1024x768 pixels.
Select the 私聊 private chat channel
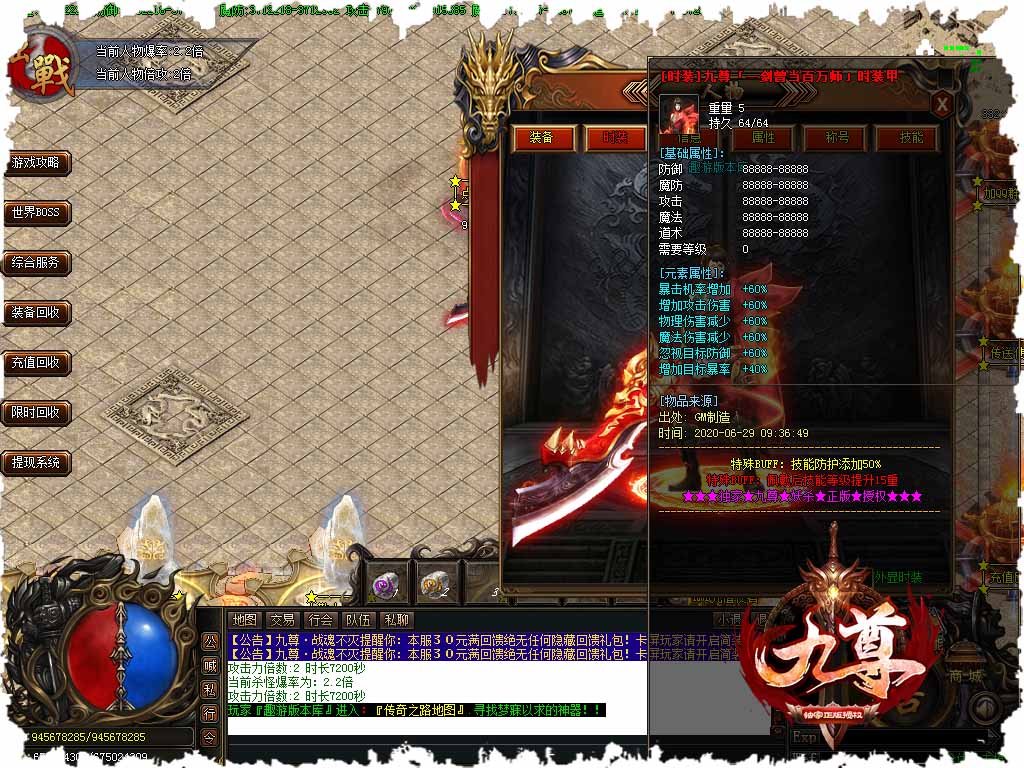click(x=397, y=620)
